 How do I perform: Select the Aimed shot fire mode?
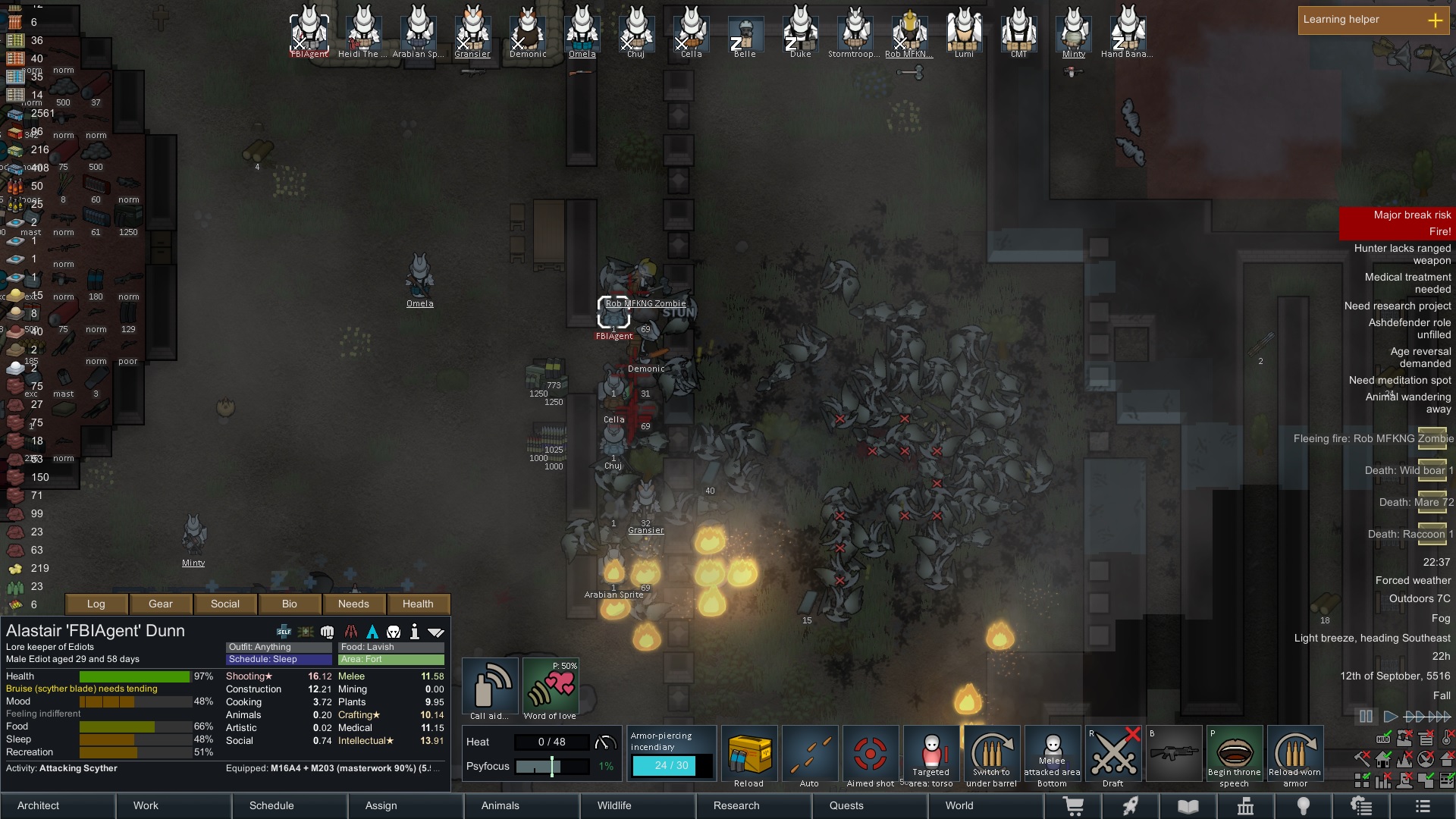pyautogui.click(x=870, y=756)
